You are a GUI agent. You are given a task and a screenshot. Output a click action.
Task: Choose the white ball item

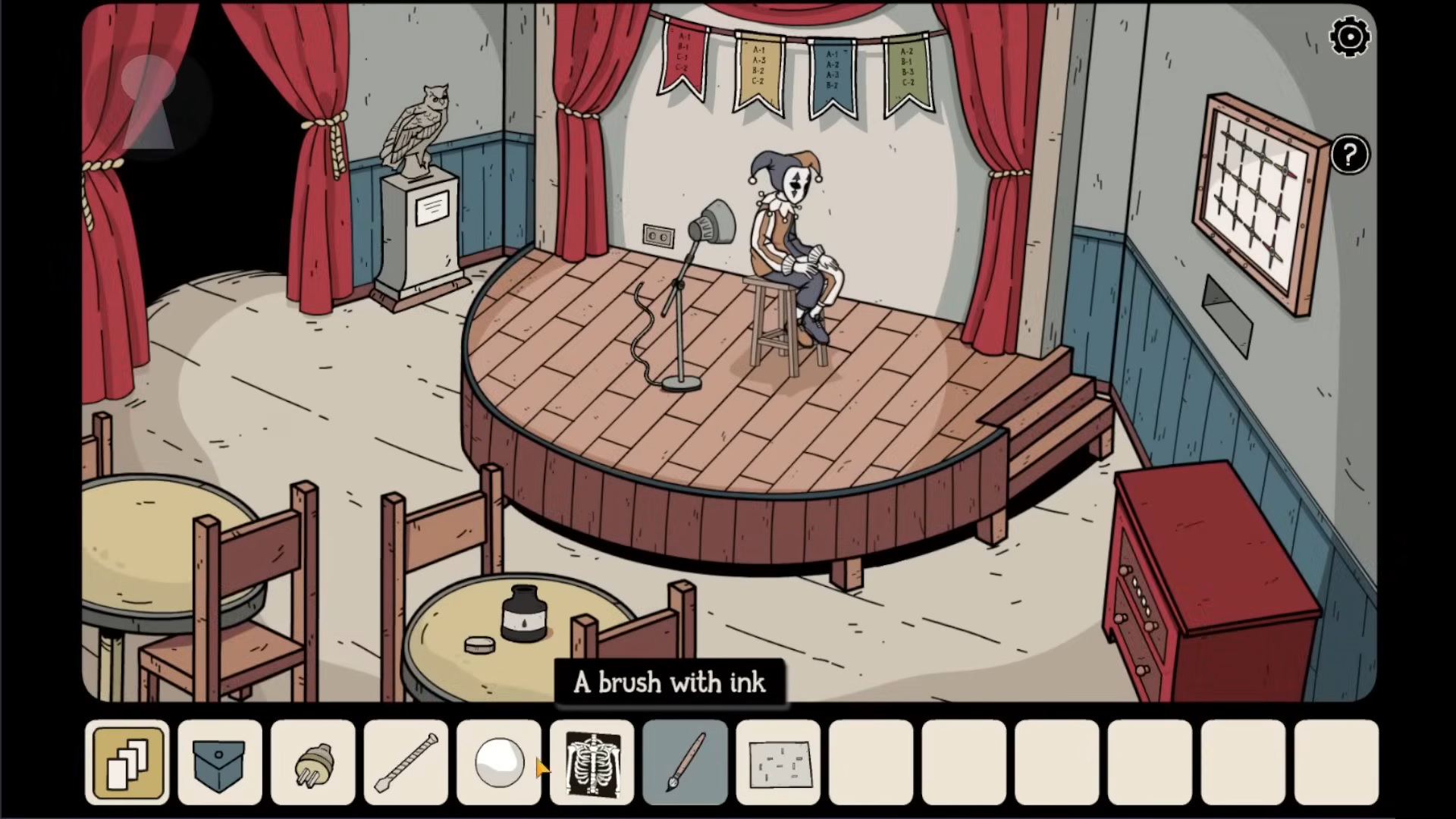pos(499,762)
